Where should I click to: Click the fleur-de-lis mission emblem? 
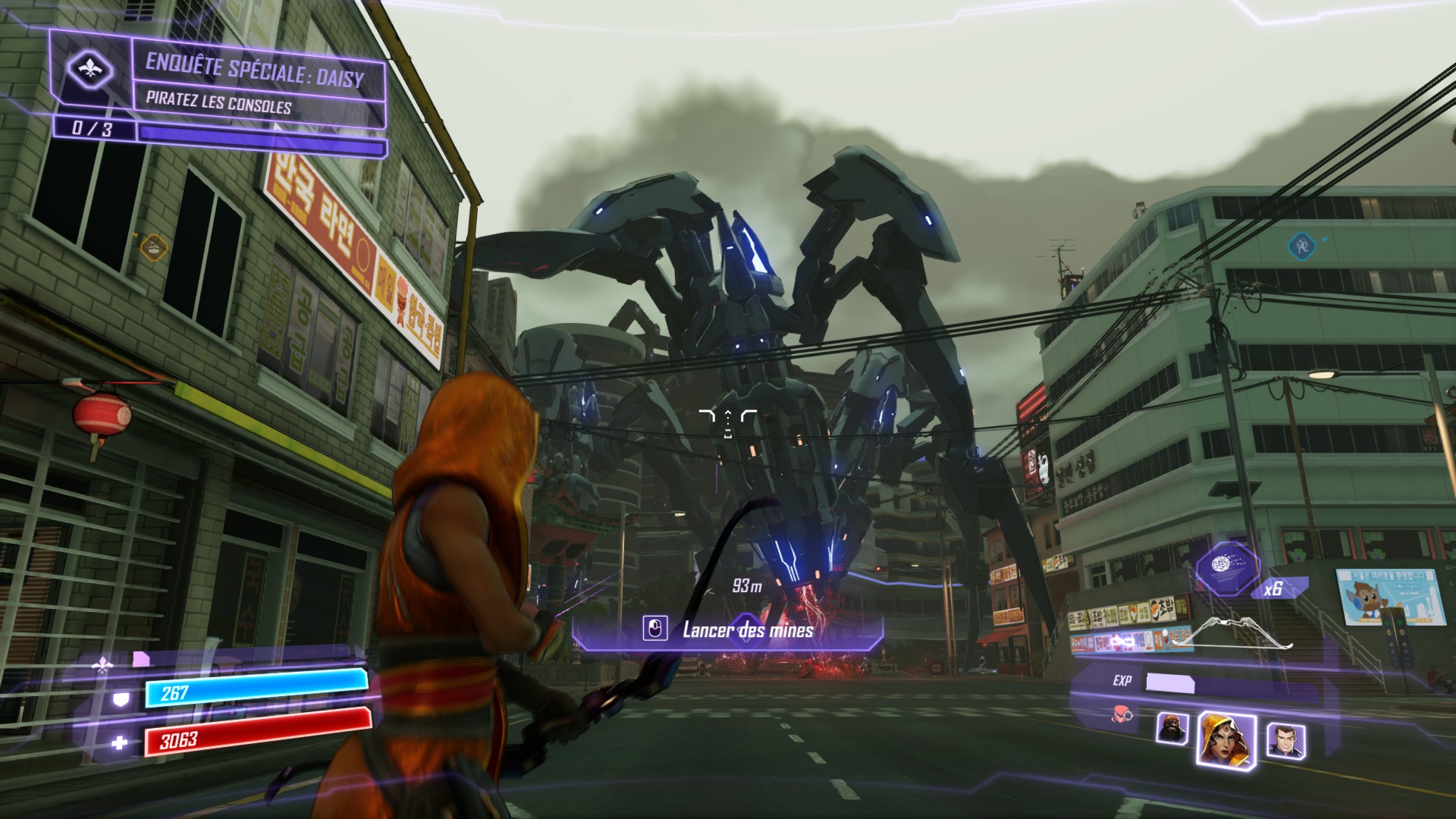91,70
